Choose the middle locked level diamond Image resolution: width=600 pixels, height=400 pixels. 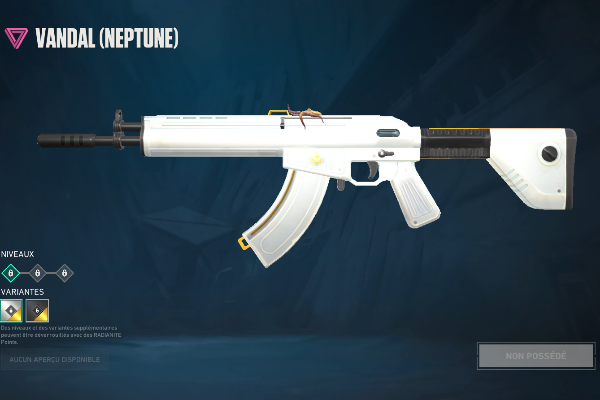click(37, 272)
